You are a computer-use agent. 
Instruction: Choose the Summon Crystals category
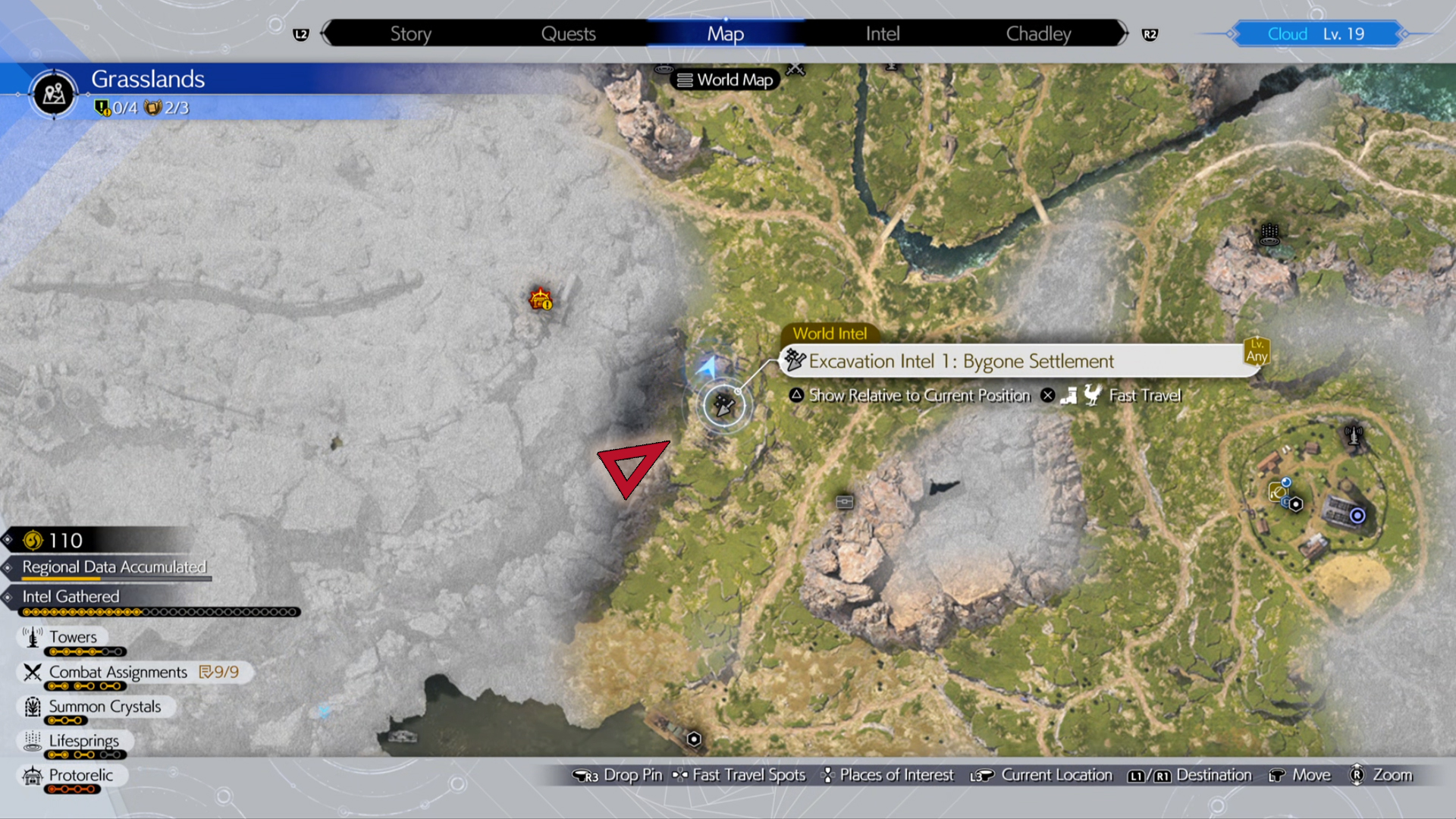[x=104, y=707]
